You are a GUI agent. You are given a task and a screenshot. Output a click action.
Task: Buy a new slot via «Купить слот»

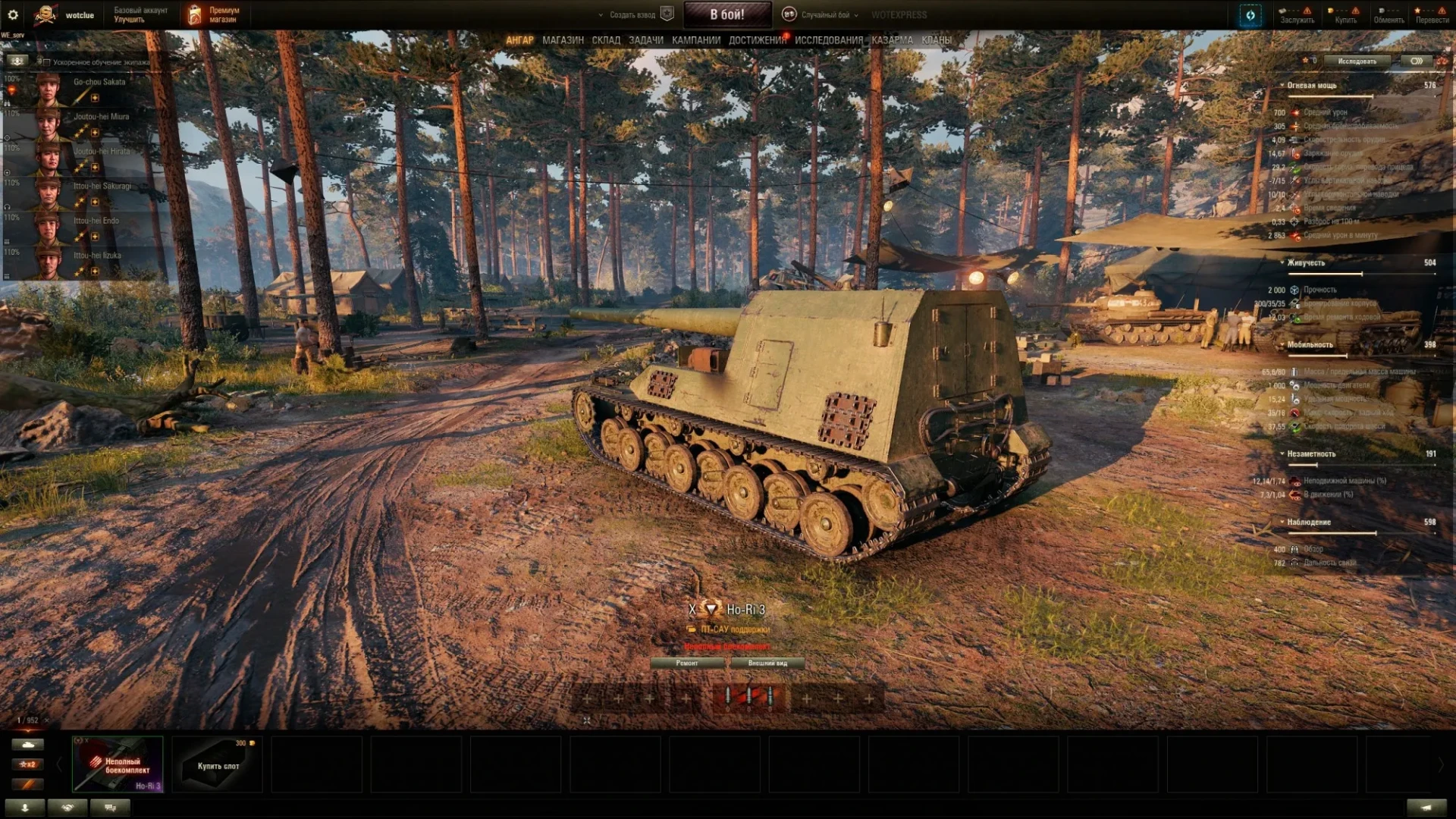click(218, 764)
